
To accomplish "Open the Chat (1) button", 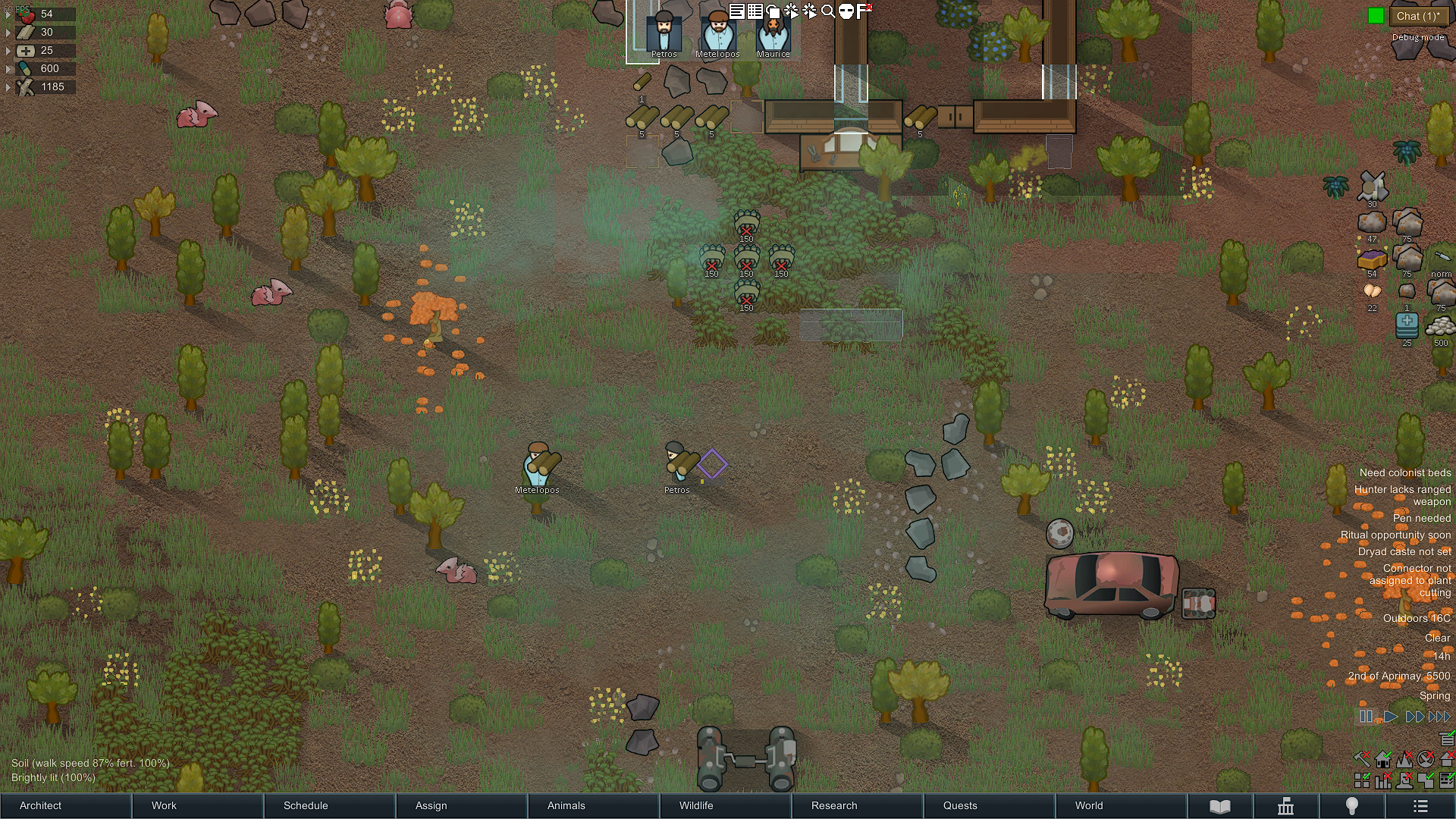I will click(x=1417, y=16).
